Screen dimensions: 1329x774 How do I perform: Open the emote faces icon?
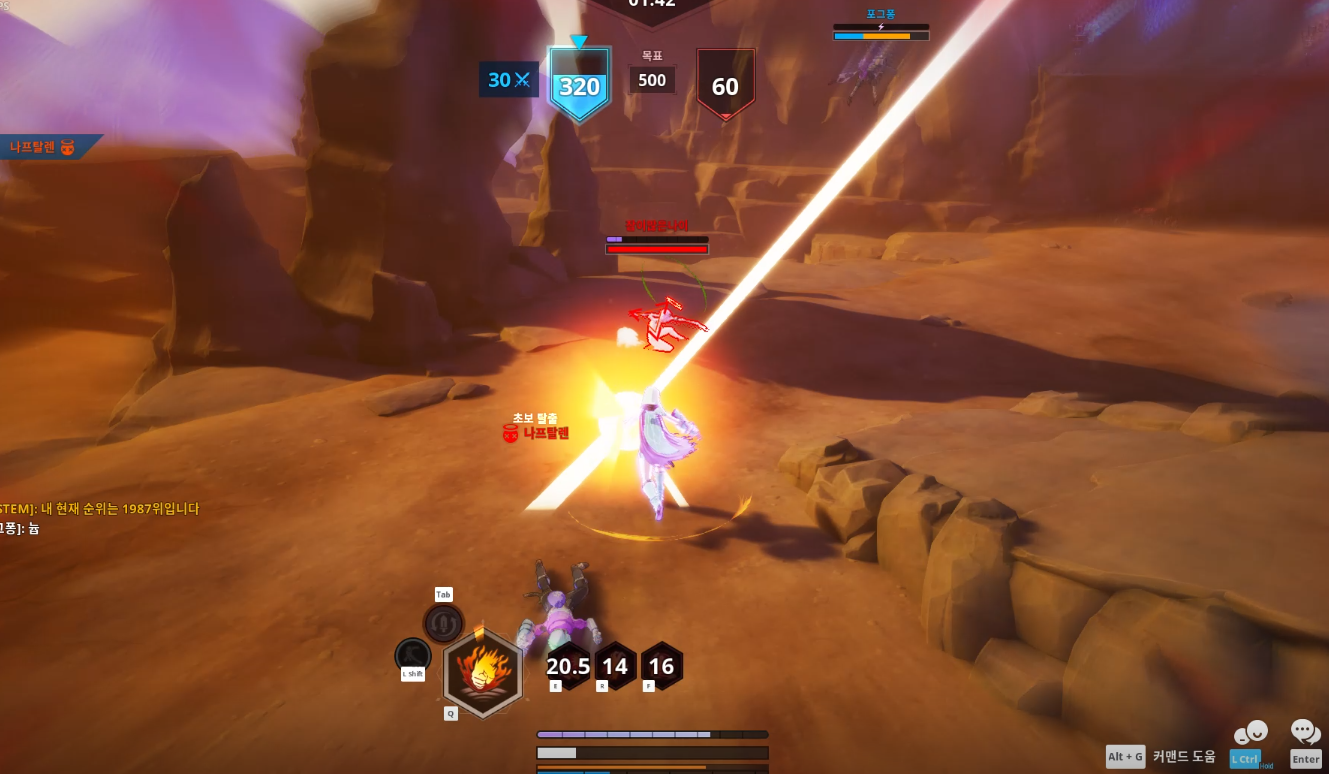[1250, 734]
